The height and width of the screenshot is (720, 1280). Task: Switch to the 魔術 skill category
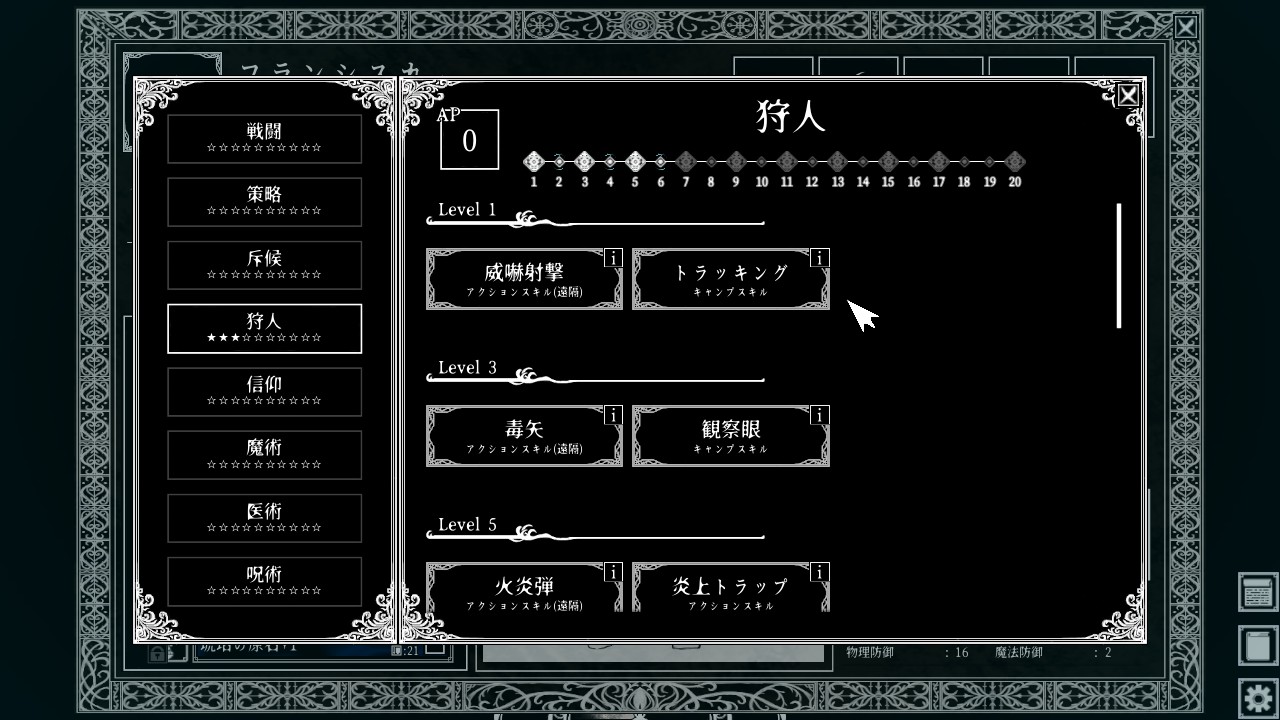point(264,455)
